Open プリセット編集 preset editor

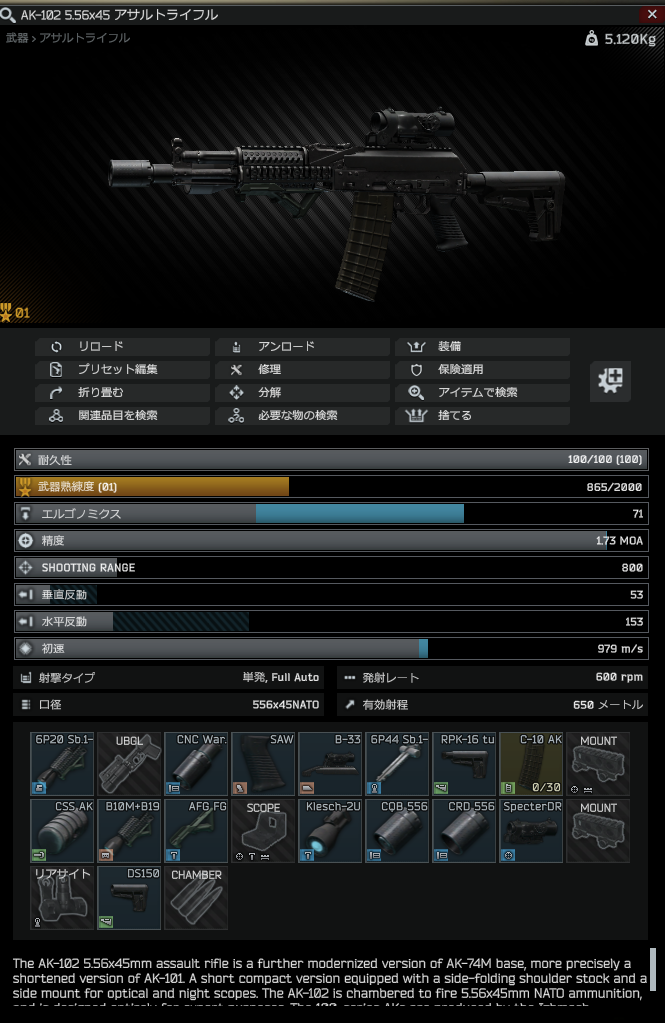pos(122,370)
